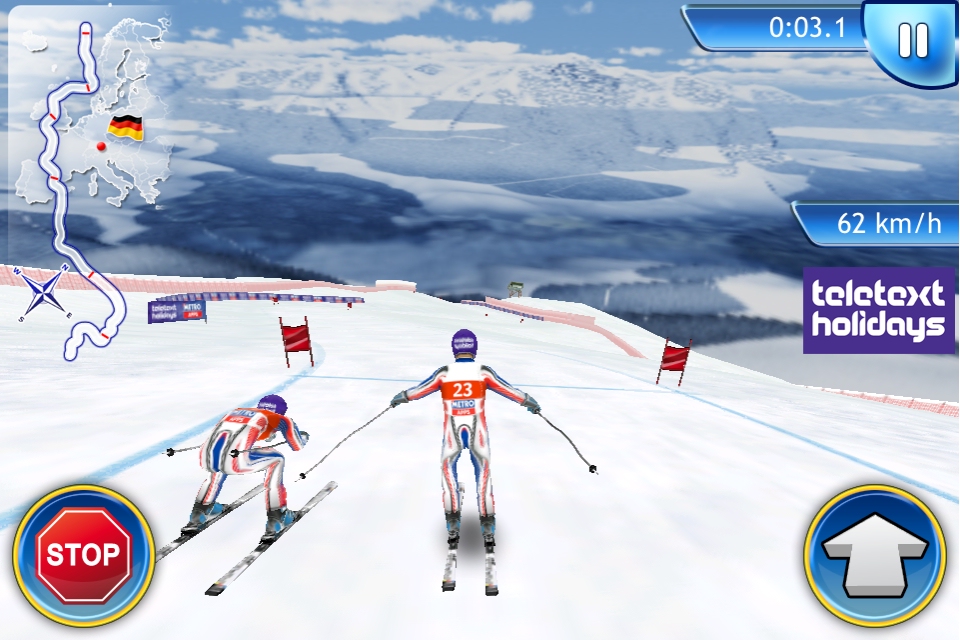Pause the race with the pause button

coord(912,41)
